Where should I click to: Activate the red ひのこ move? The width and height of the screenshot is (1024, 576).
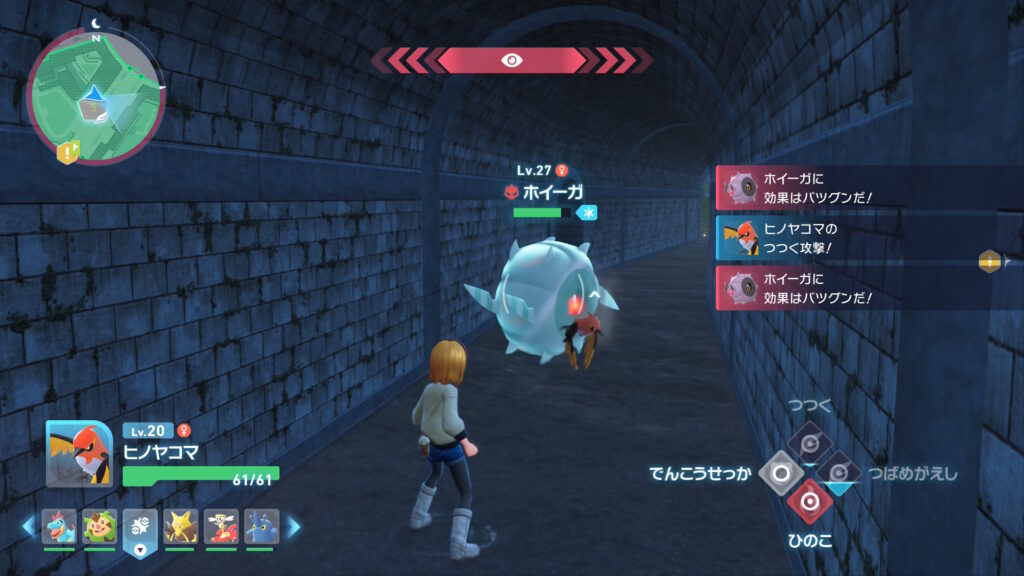point(809,502)
